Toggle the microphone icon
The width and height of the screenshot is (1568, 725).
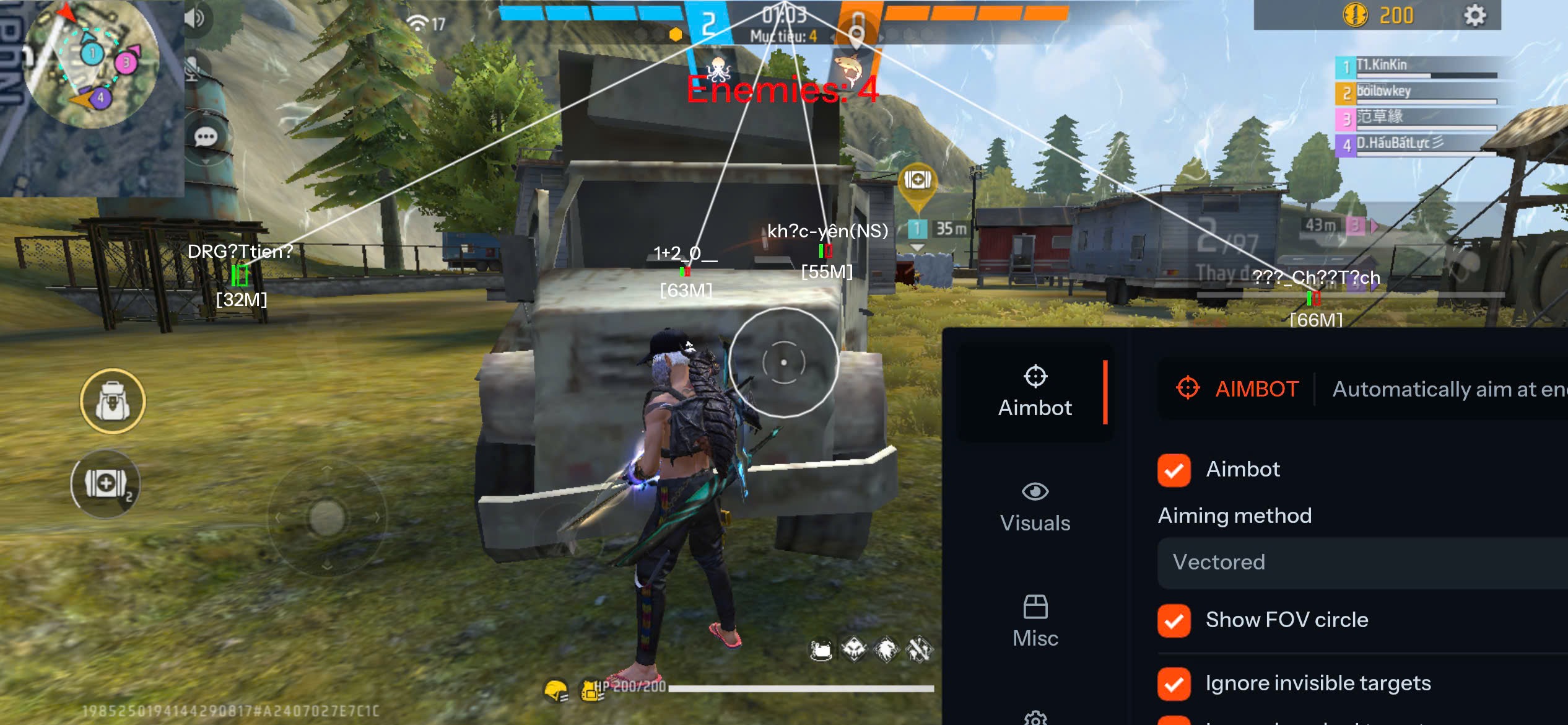click(x=193, y=69)
